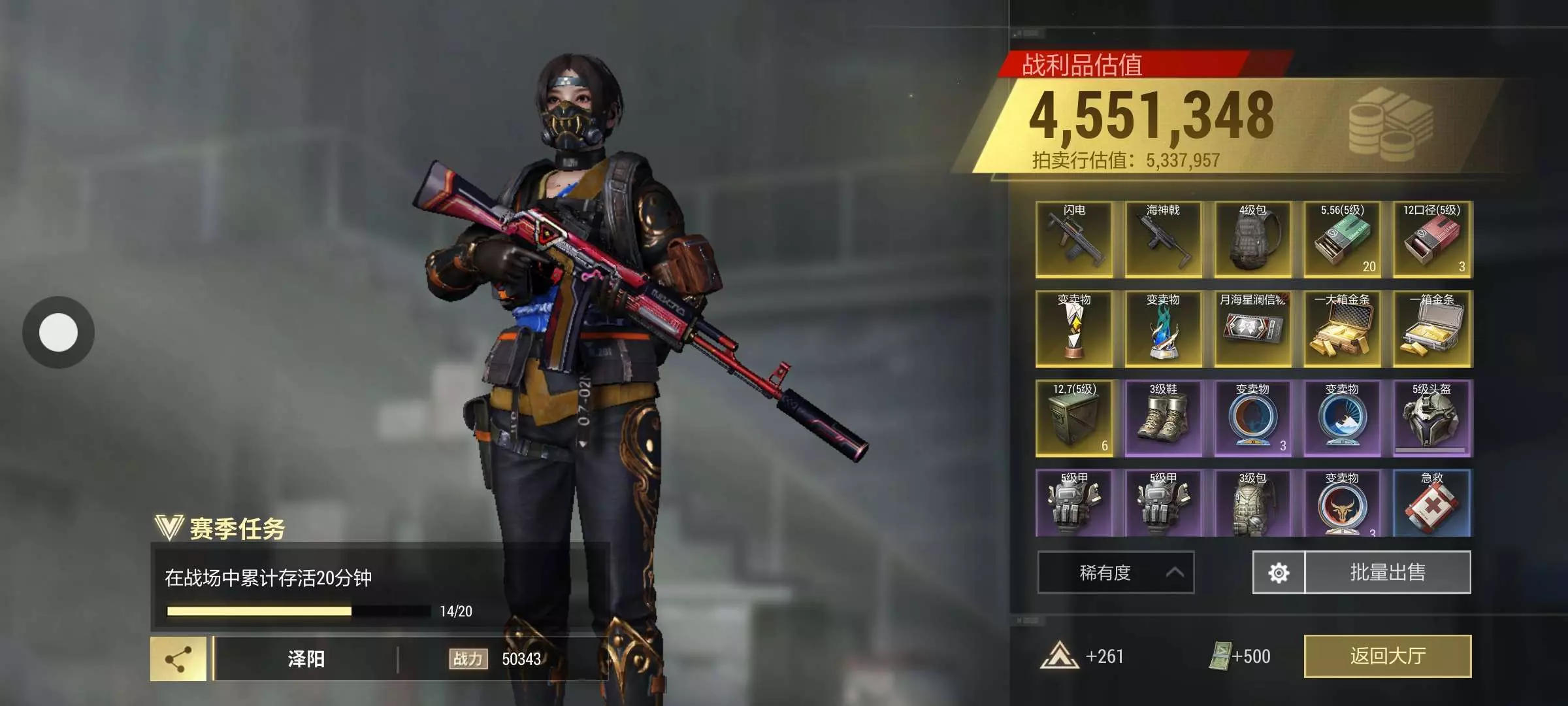Select the 海神戟 weapon loot slot
The height and width of the screenshot is (706, 1568).
(1163, 239)
